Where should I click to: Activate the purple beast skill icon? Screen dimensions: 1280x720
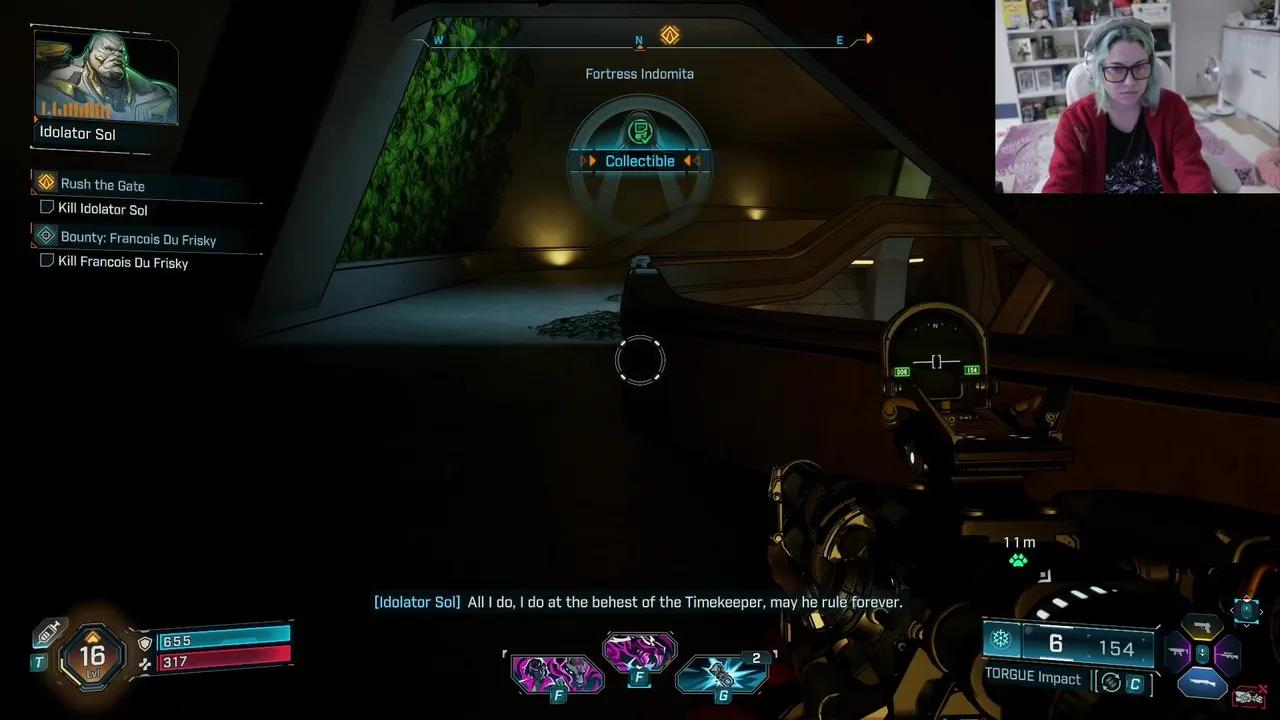(x=640, y=652)
